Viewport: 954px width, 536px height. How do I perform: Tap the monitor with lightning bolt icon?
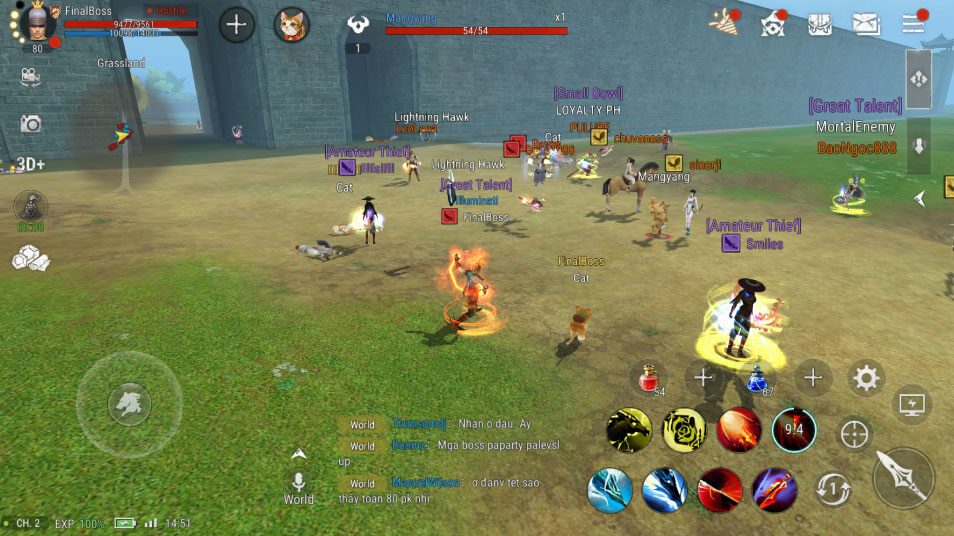[912, 404]
